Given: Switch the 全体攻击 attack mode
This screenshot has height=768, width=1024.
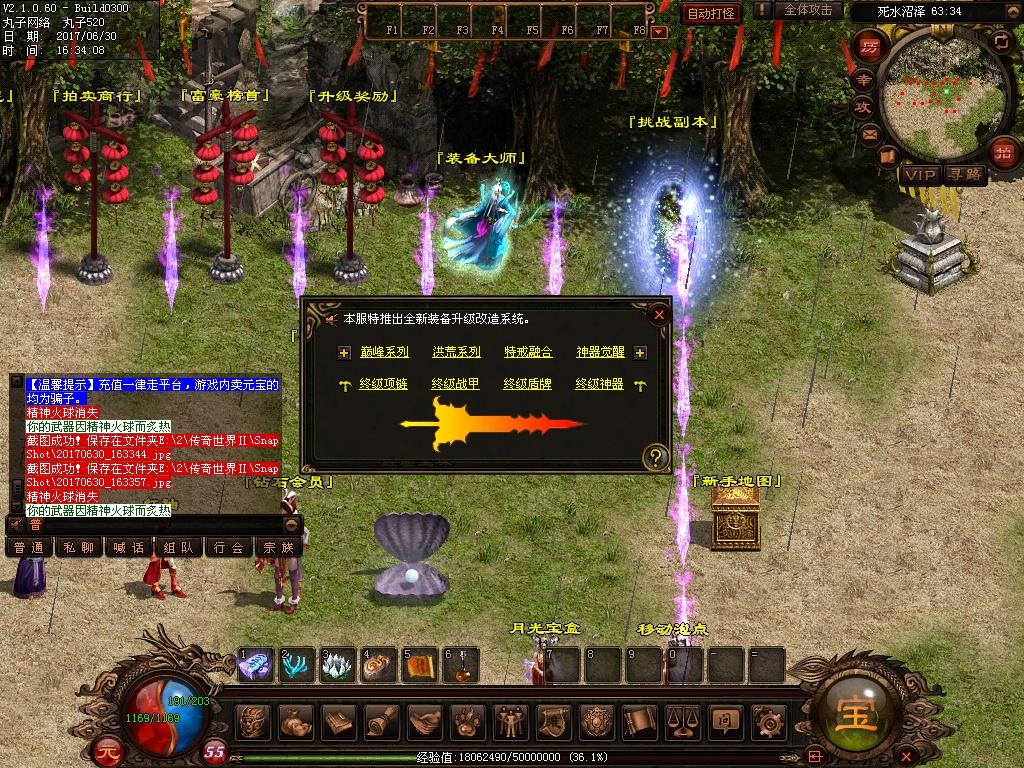Looking at the screenshot, I should [x=808, y=10].
